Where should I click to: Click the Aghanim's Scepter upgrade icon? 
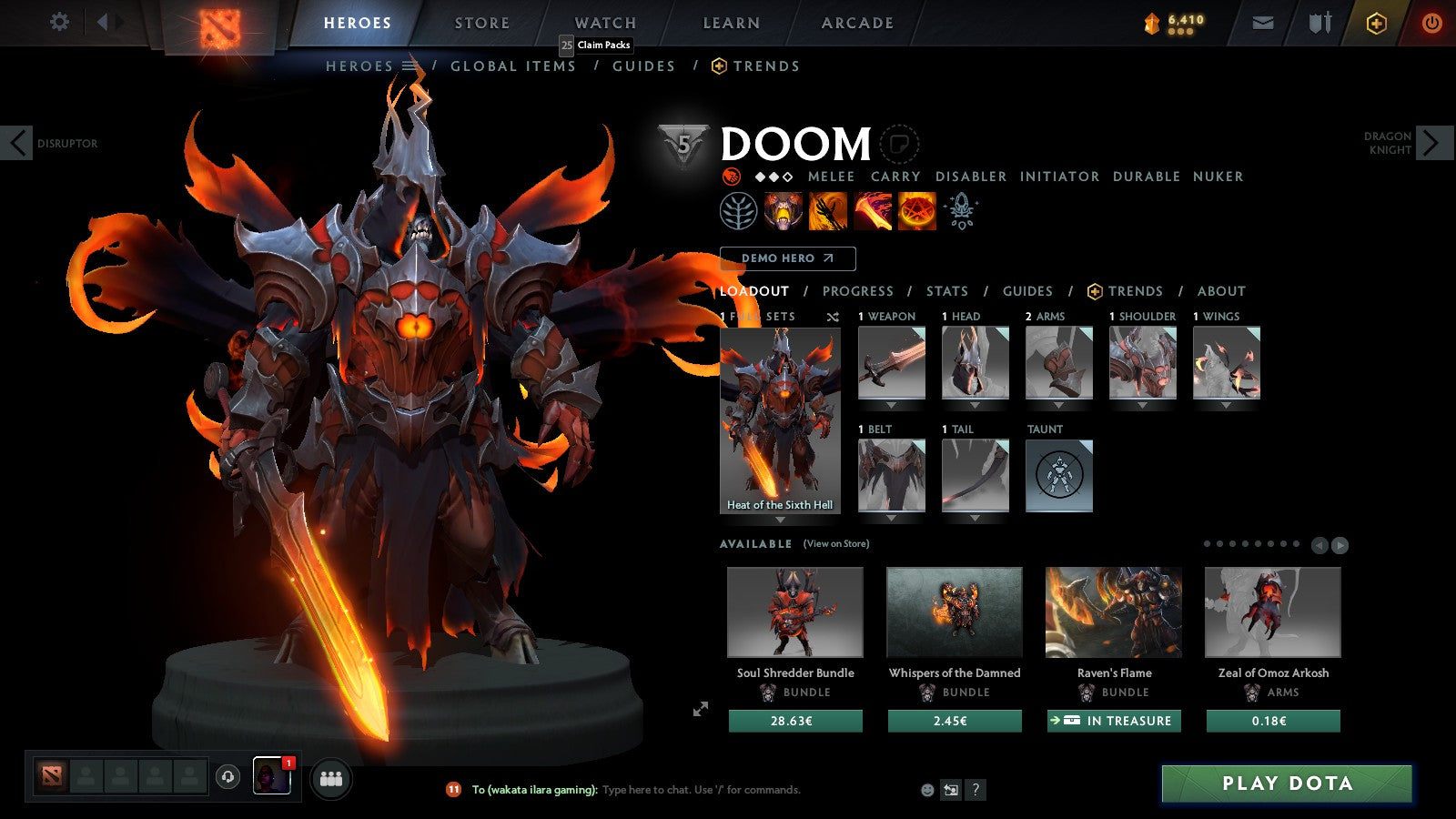961,209
